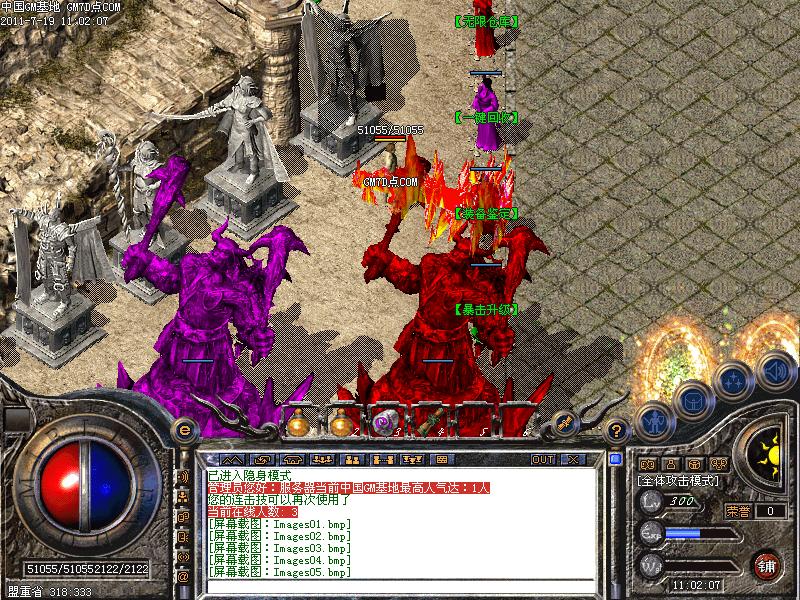Image resolution: width=800 pixels, height=600 pixels.
Task: Click the round "e" browser button
Action: 183,427
